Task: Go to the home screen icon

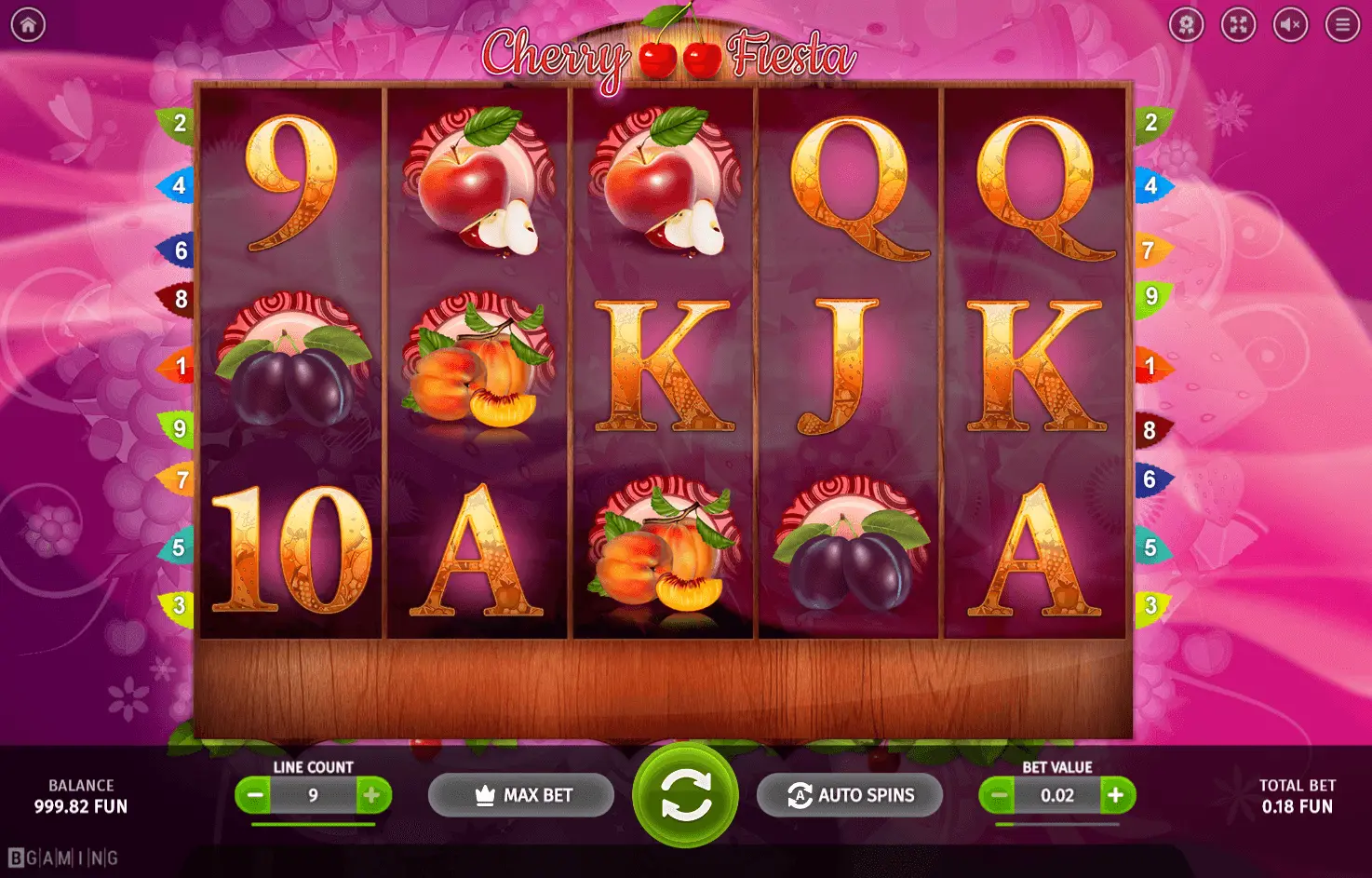Action: [x=28, y=25]
